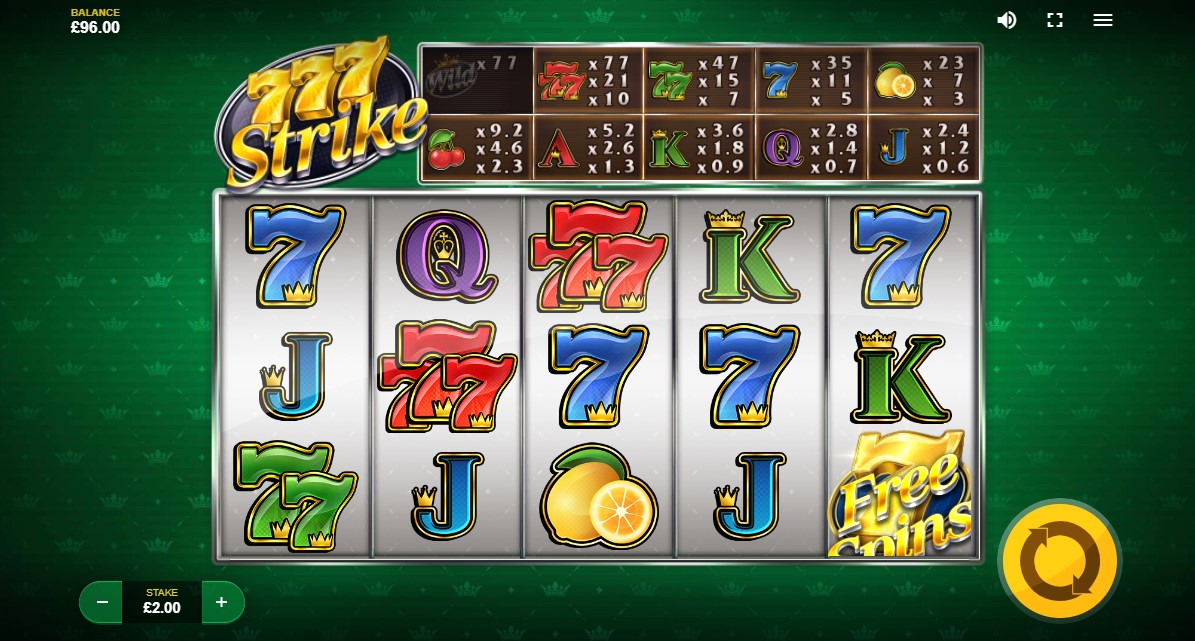Decrease the stake with the minus button
The image size is (1195, 641).
point(102,602)
